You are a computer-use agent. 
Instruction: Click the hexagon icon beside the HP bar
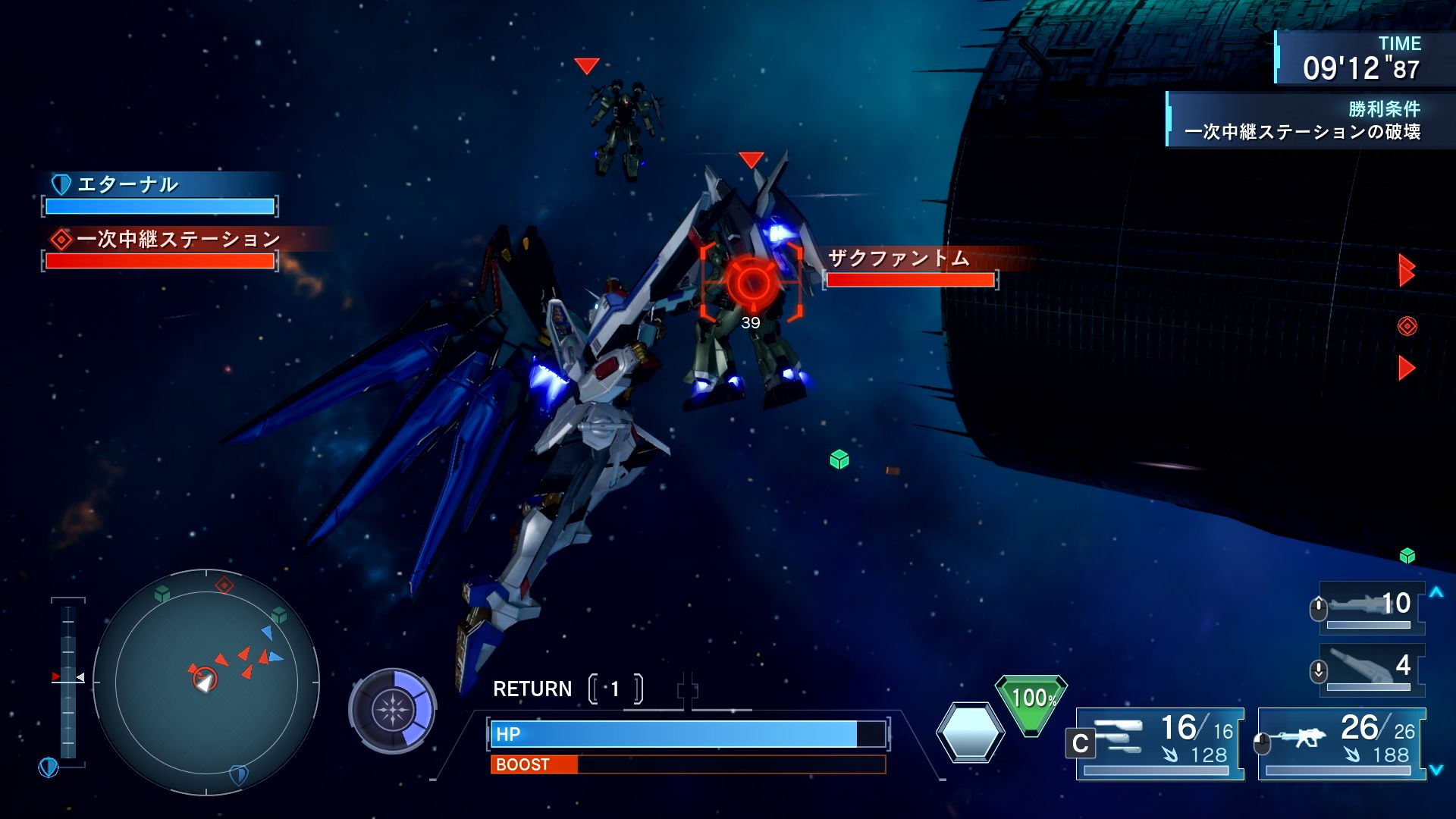[x=970, y=733]
